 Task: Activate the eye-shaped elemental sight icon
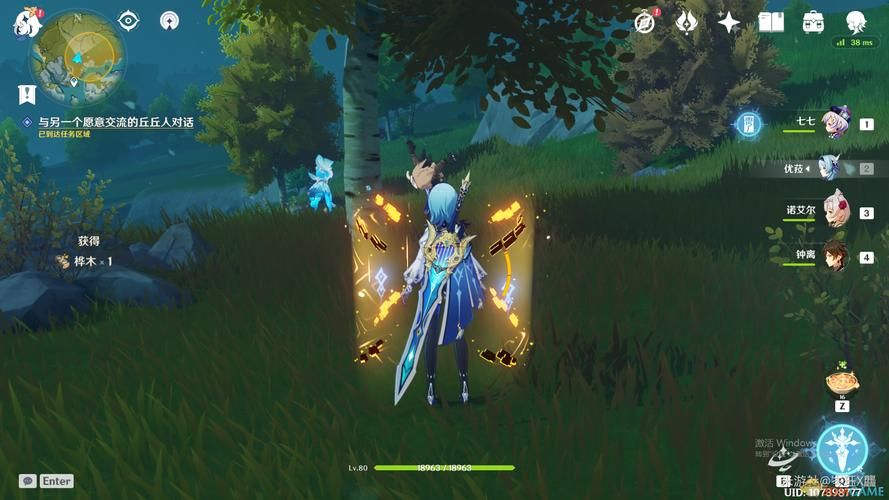tap(129, 20)
